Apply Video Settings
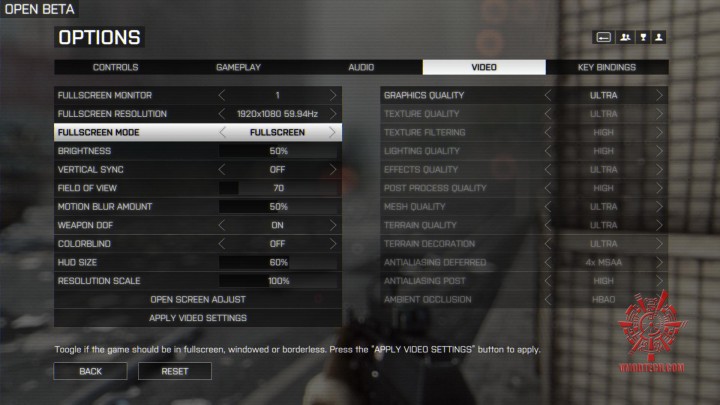Image resolution: width=720 pixels, height=405 pixels. click(x=198, y=318)
